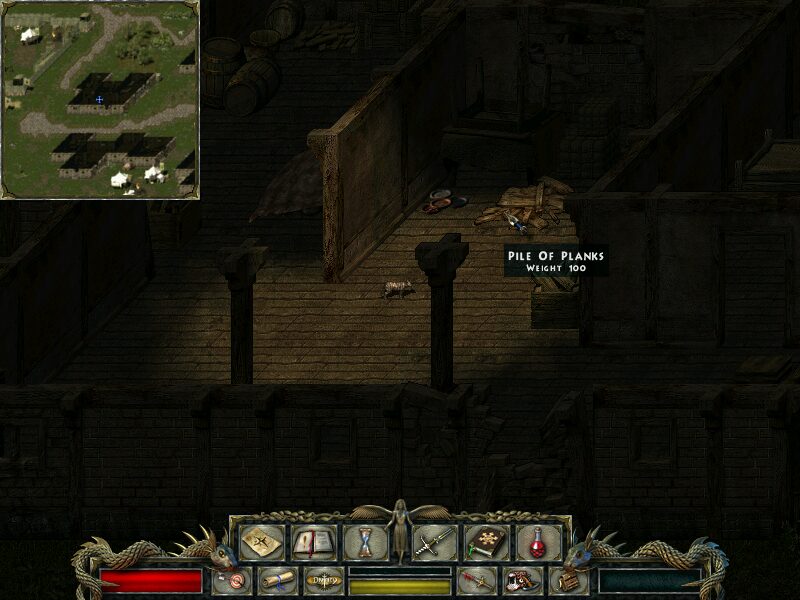The width and height of the screenshot is (800, 600).
Task: Select the sword weapon icon
Action: coord(435,542)
